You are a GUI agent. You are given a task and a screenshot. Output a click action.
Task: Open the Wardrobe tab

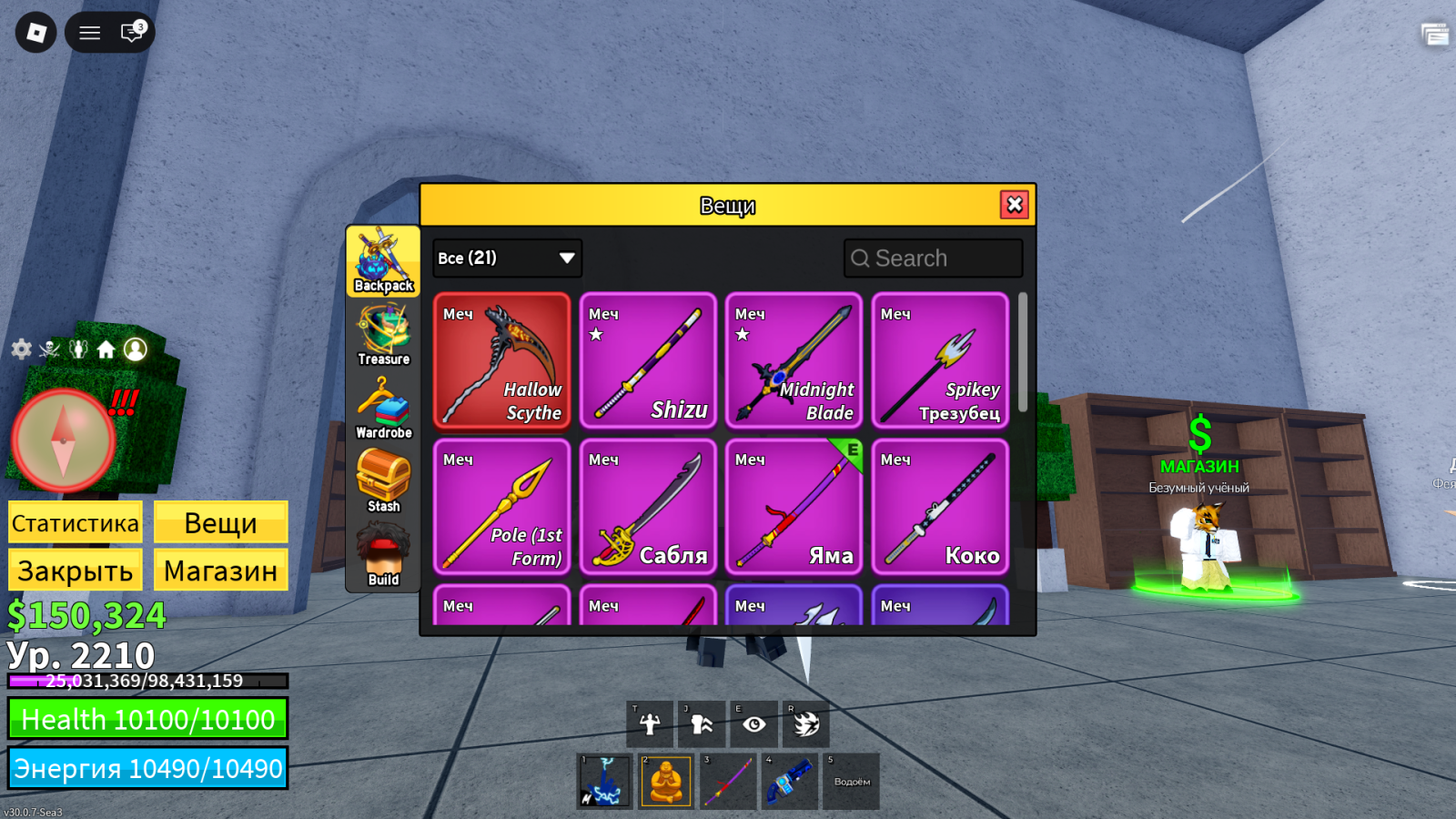click(383, 409)
